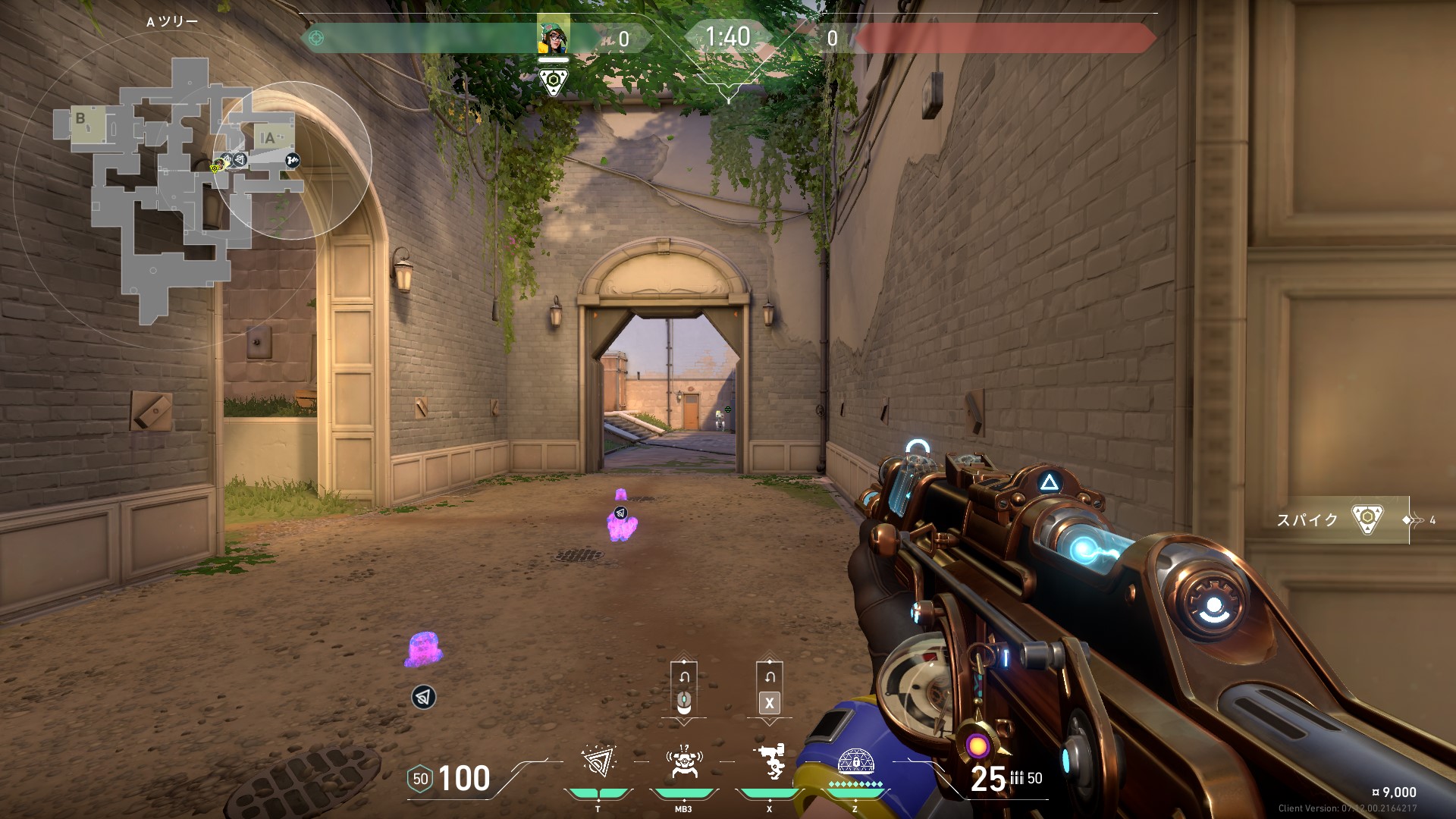Select the shield armor icon showing 50
The height and width of the screenshot is (819, 1456).
click(x=420, y=779)
